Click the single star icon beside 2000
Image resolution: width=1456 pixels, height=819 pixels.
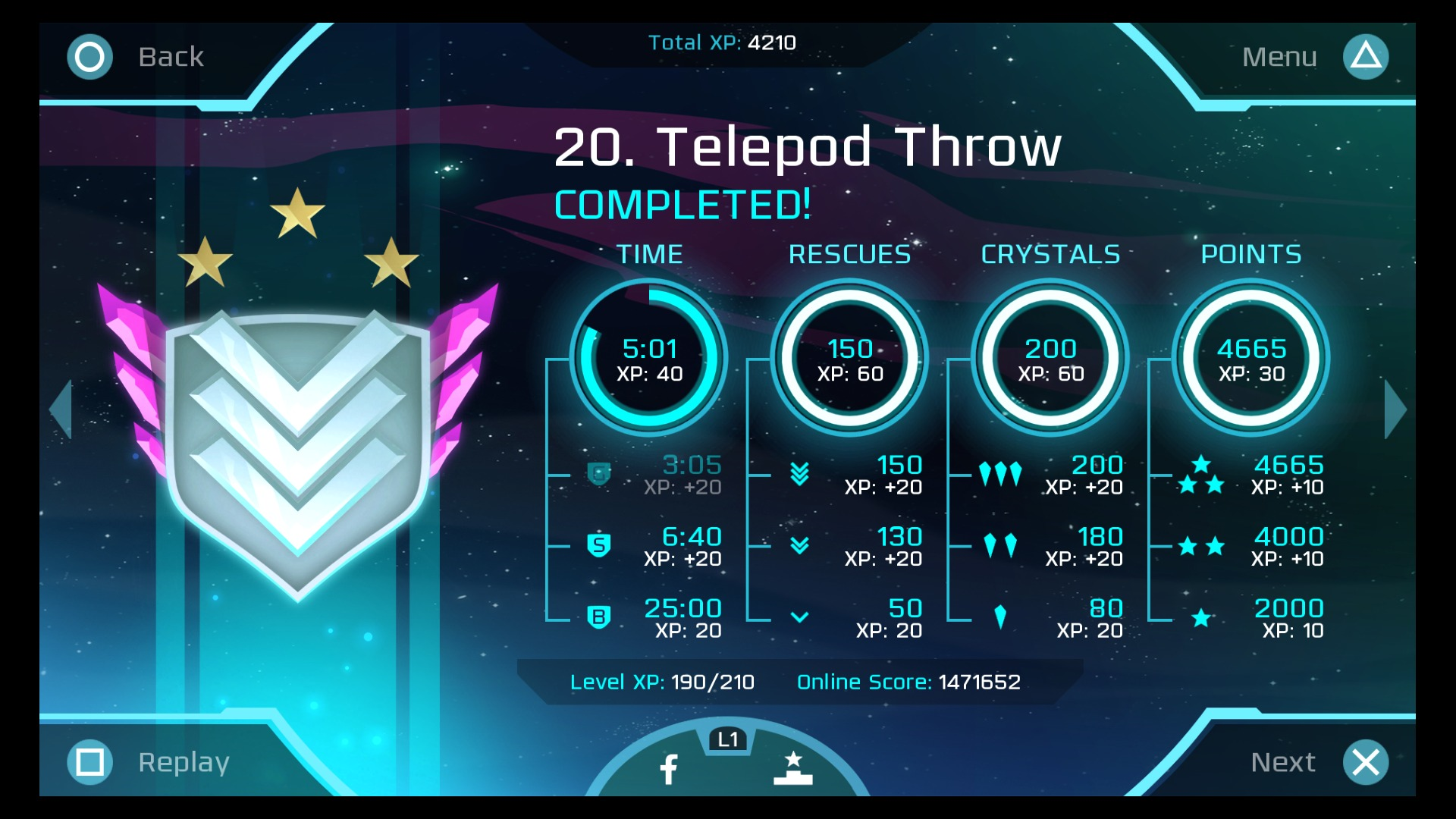pyautogui.click(x=1203, y=618)
